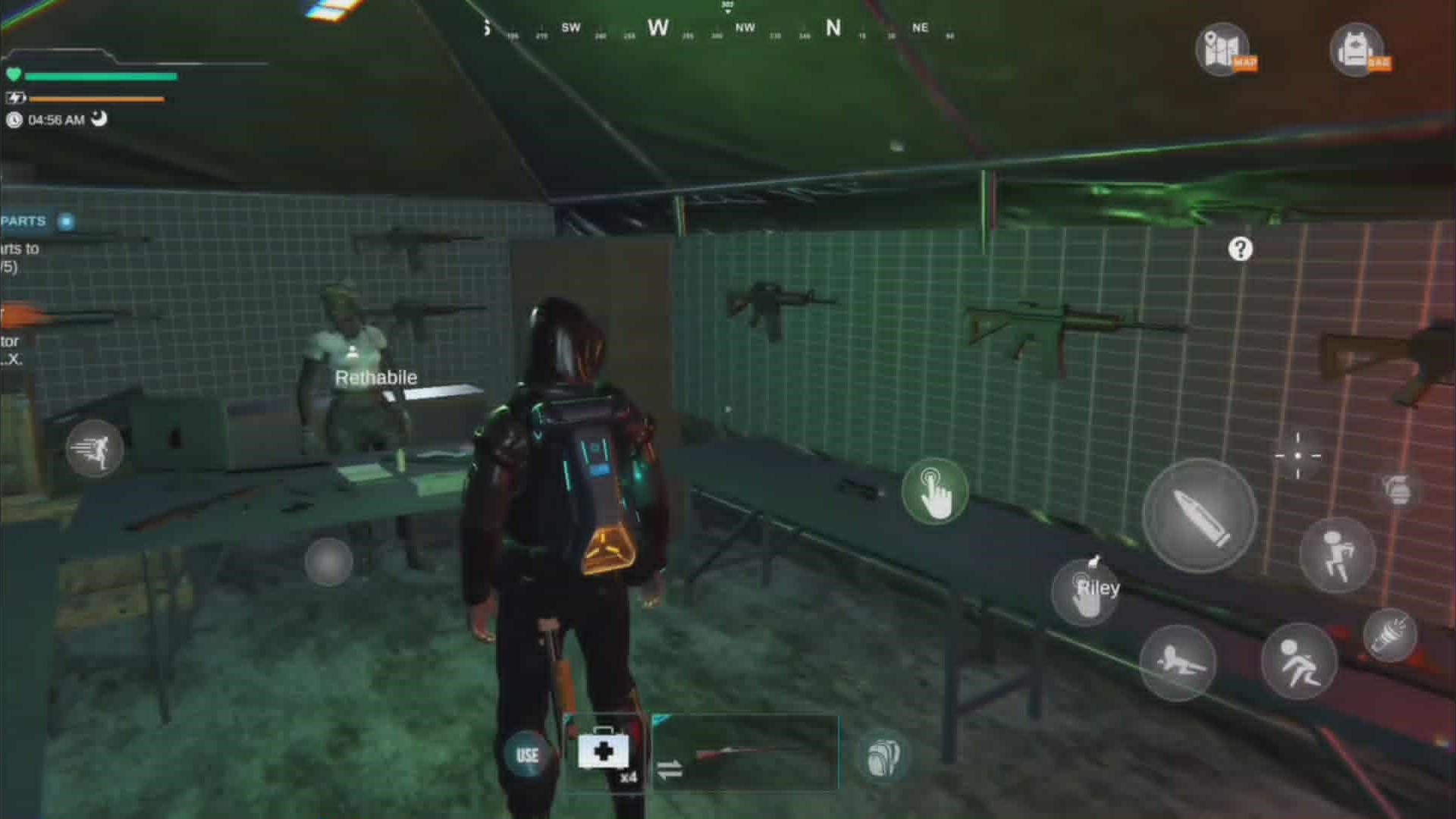The width and height of the screenshot is (1456, 819).
Task: Toggle the crouch stance button
Action: pyautogui.click(x=1298, y=662)
